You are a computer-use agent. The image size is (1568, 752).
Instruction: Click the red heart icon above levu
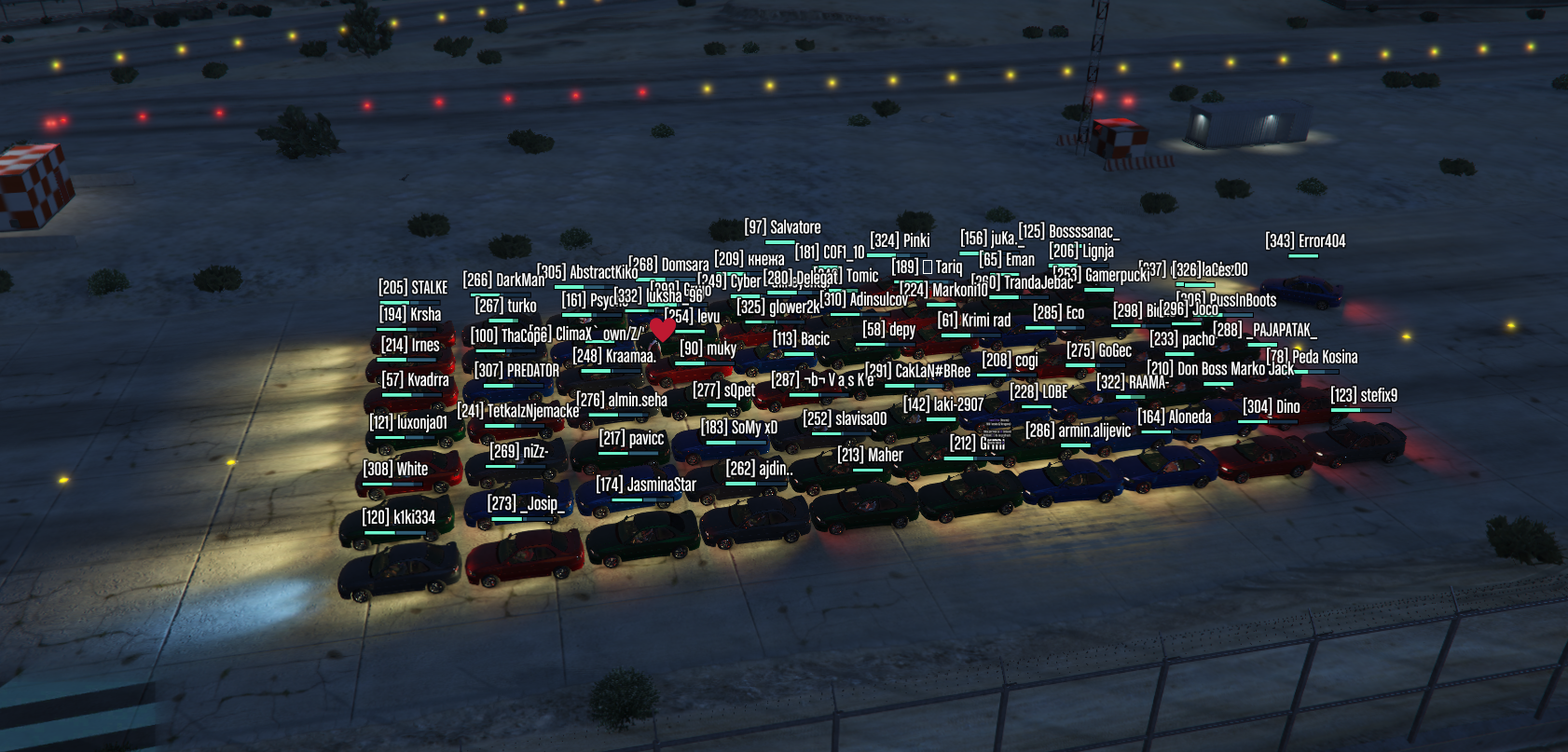(x=663, y=330)
